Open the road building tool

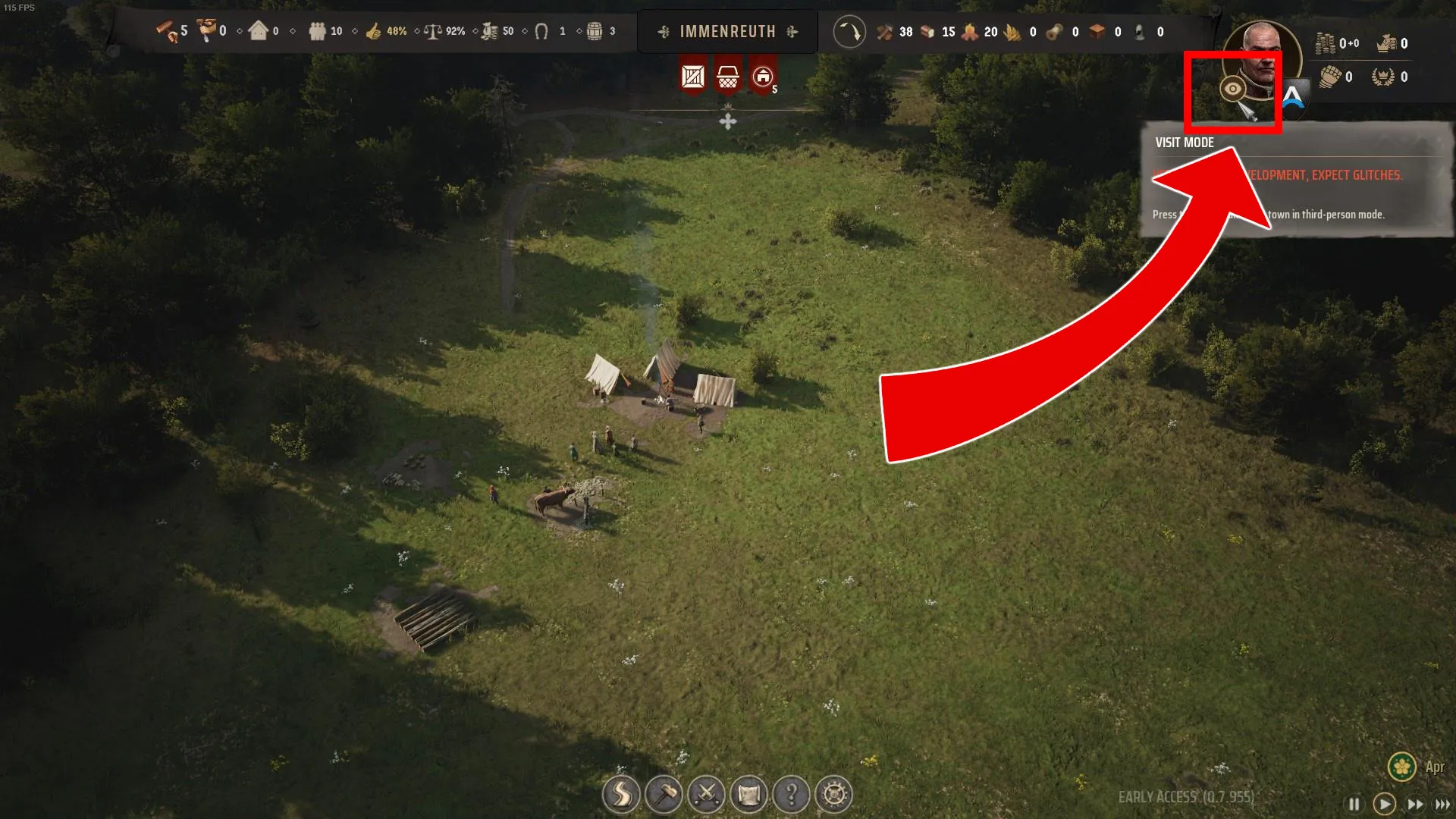point(621,795)
